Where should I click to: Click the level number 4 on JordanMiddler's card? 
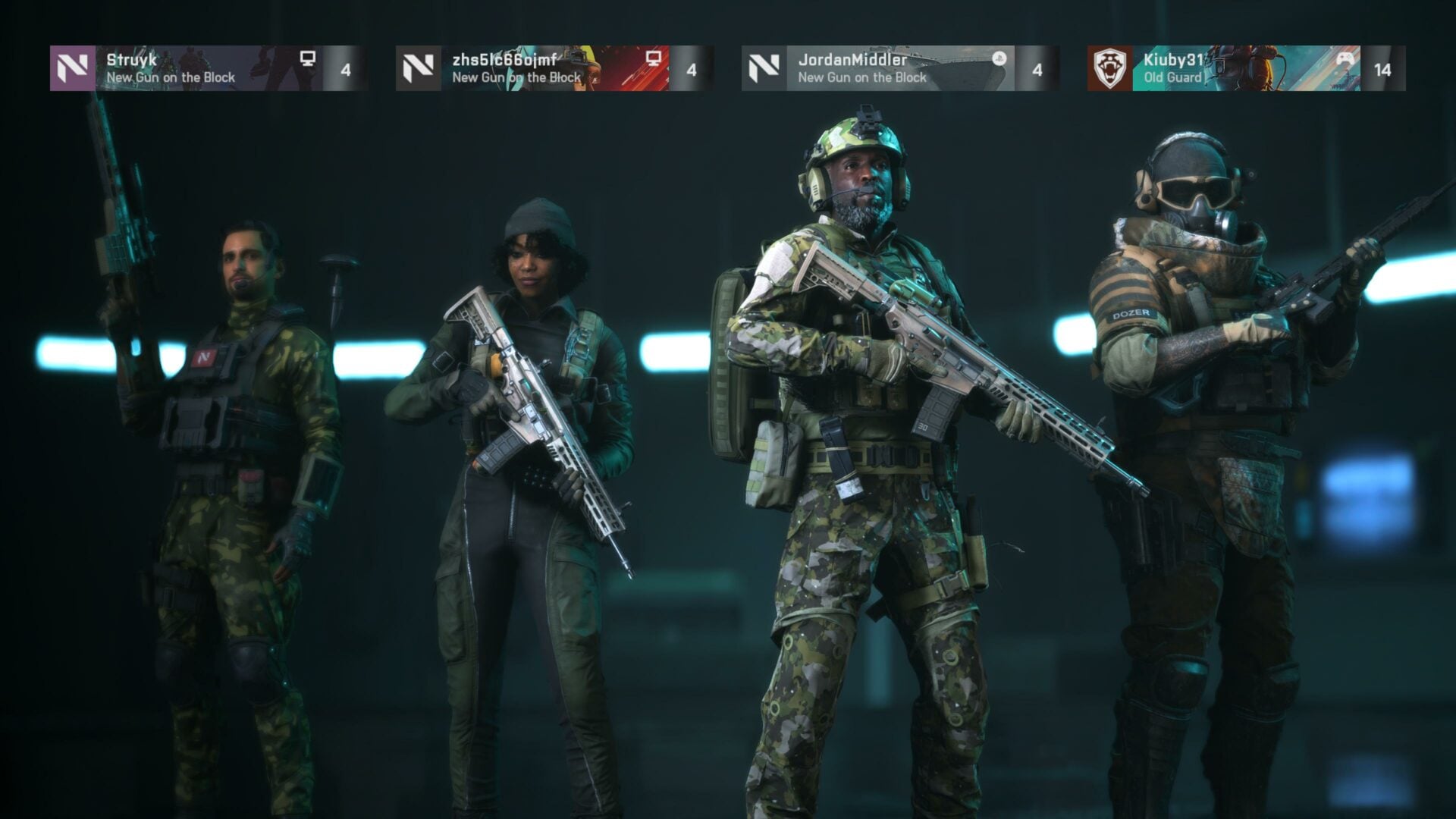(1039, 68)
